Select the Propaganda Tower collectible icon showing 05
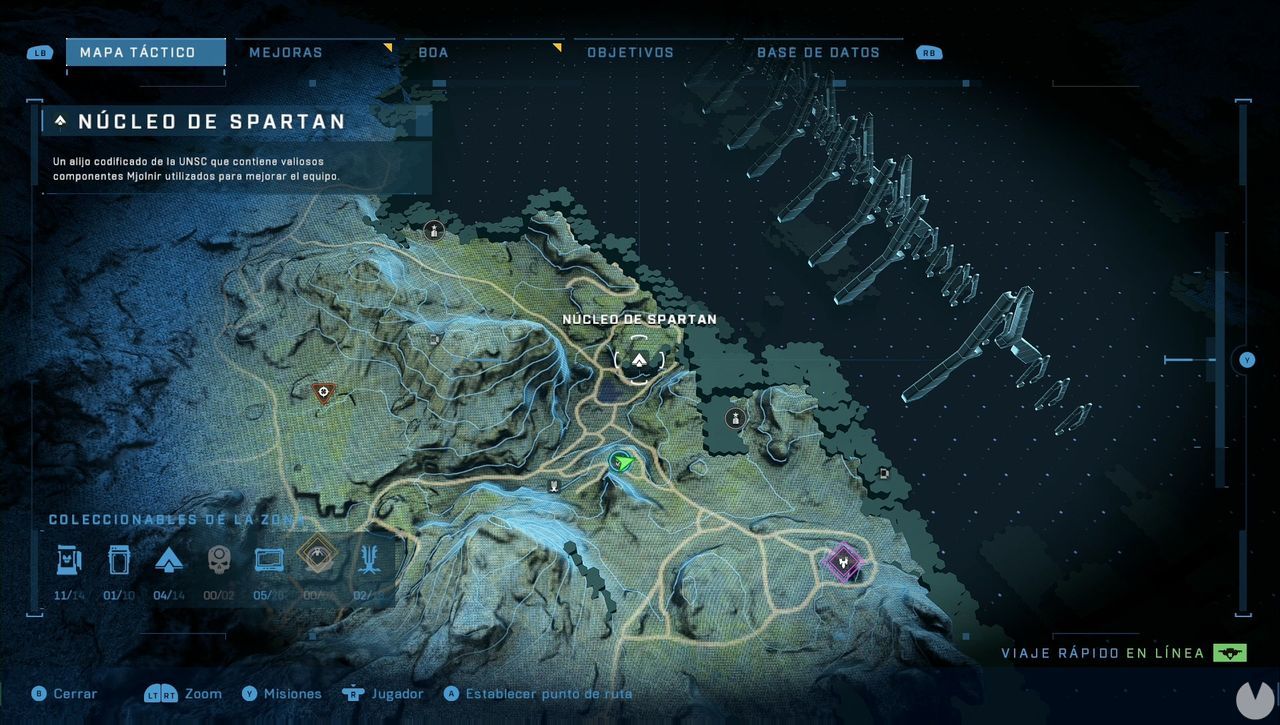Screen dimensions: 1280x725 coord(270,560)
